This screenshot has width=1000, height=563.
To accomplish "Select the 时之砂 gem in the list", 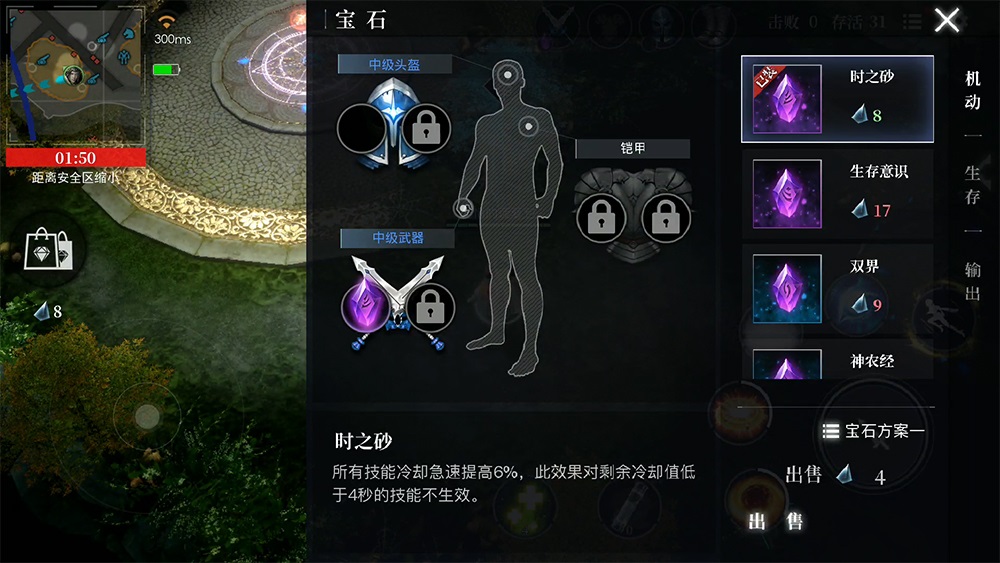I will coord(837,98).
